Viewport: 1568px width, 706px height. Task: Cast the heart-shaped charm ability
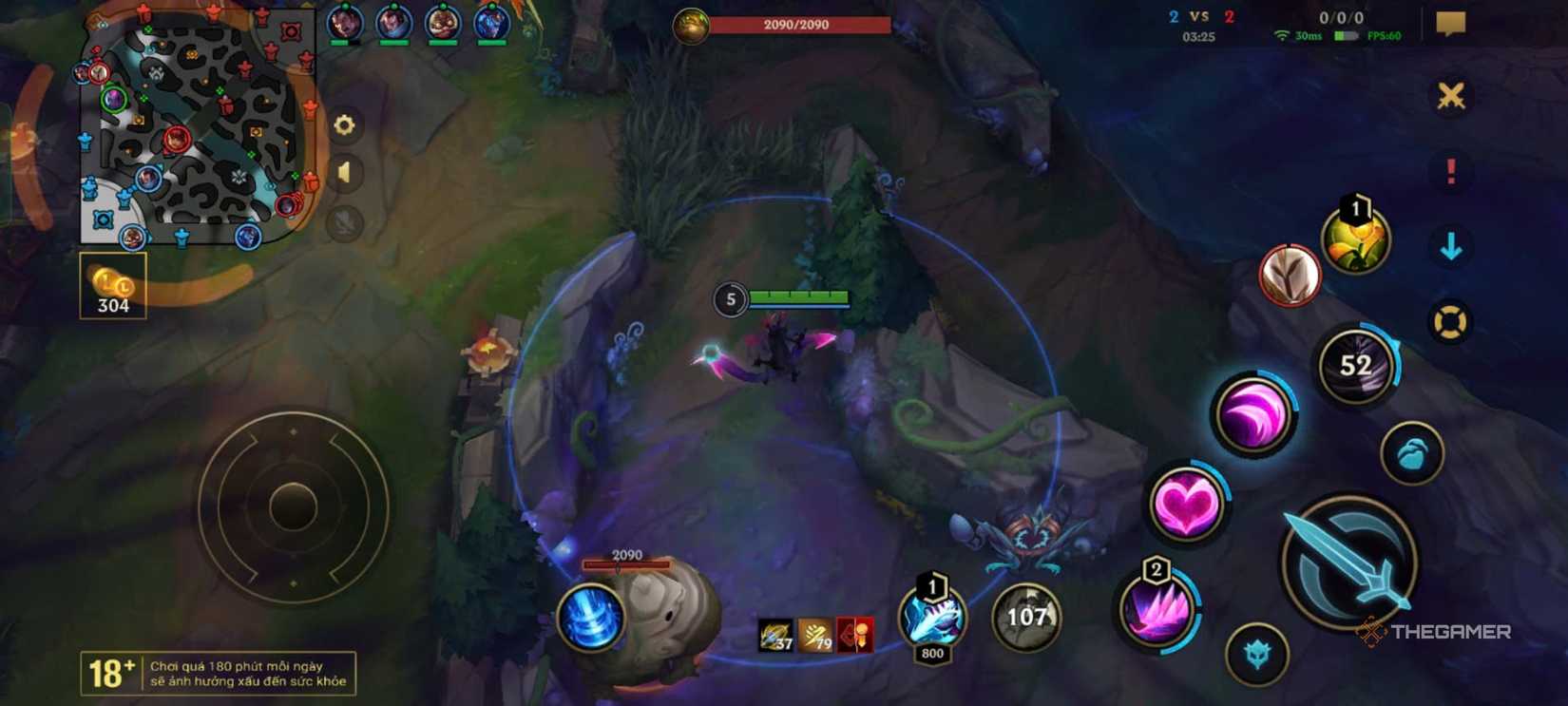point(1186,504)
